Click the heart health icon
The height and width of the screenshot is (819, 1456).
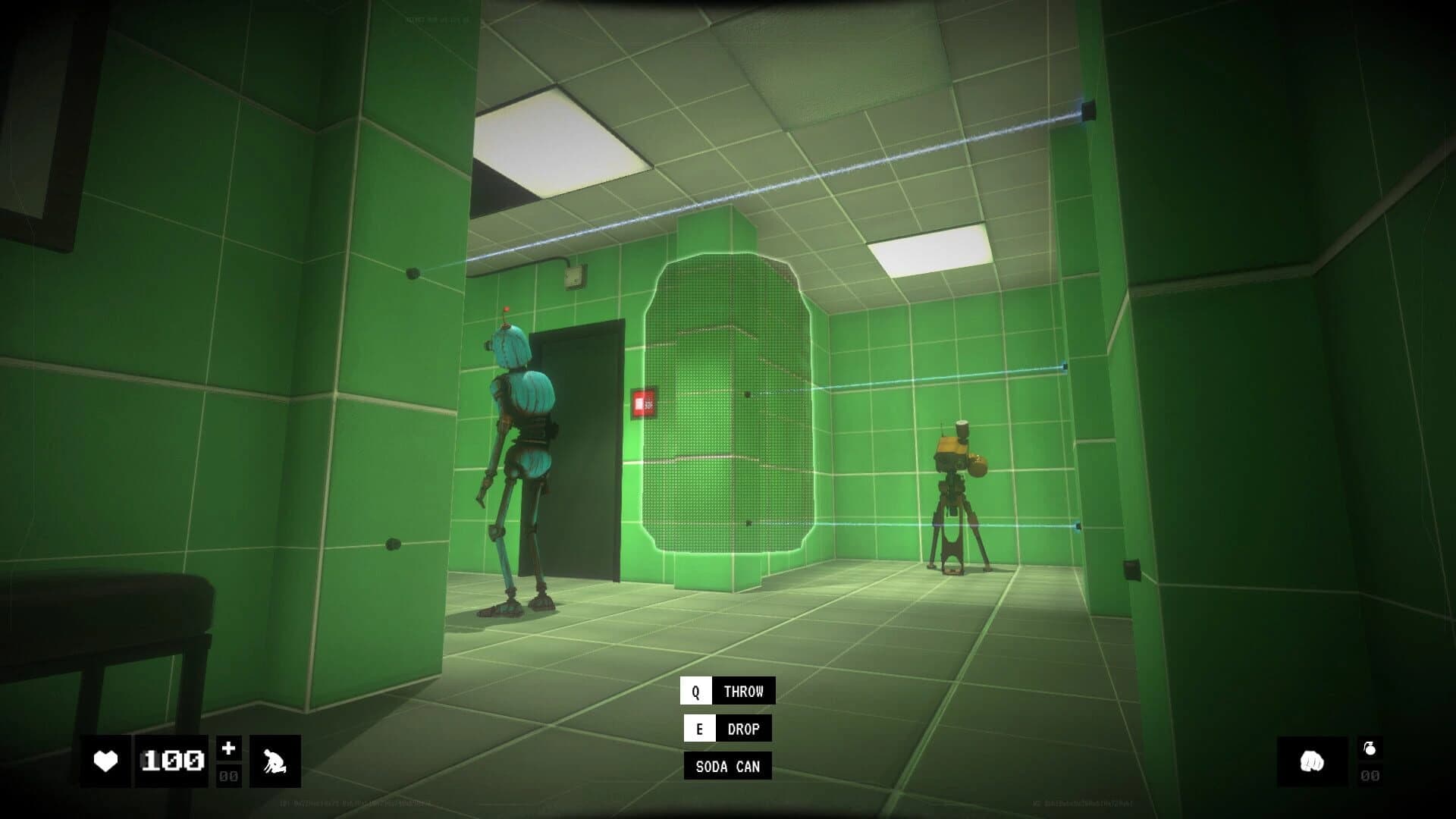(106, 759)
